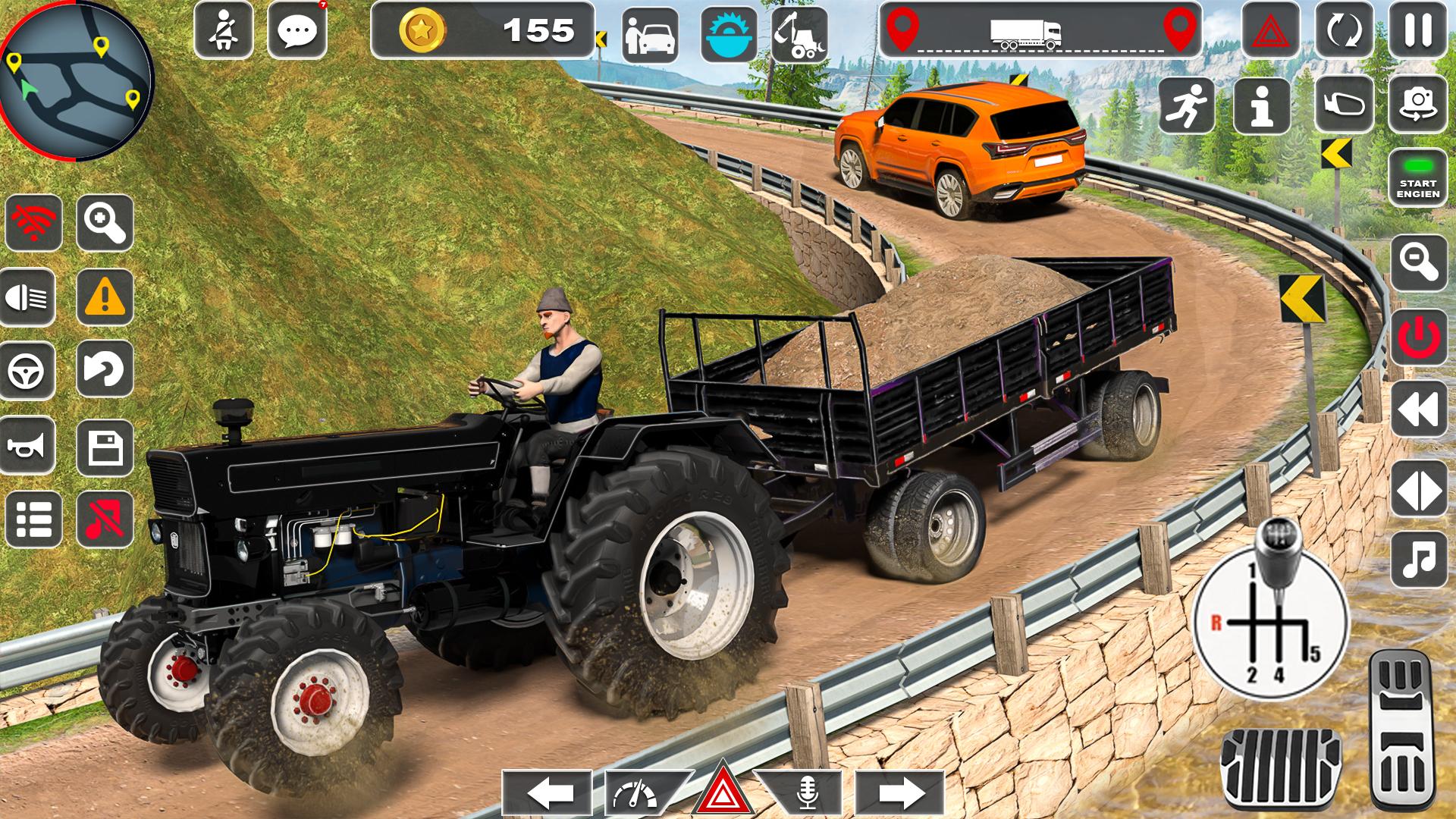The image size is (1456, 819).
Task: Open the chat messages bubble
Action: pos(297,31)
